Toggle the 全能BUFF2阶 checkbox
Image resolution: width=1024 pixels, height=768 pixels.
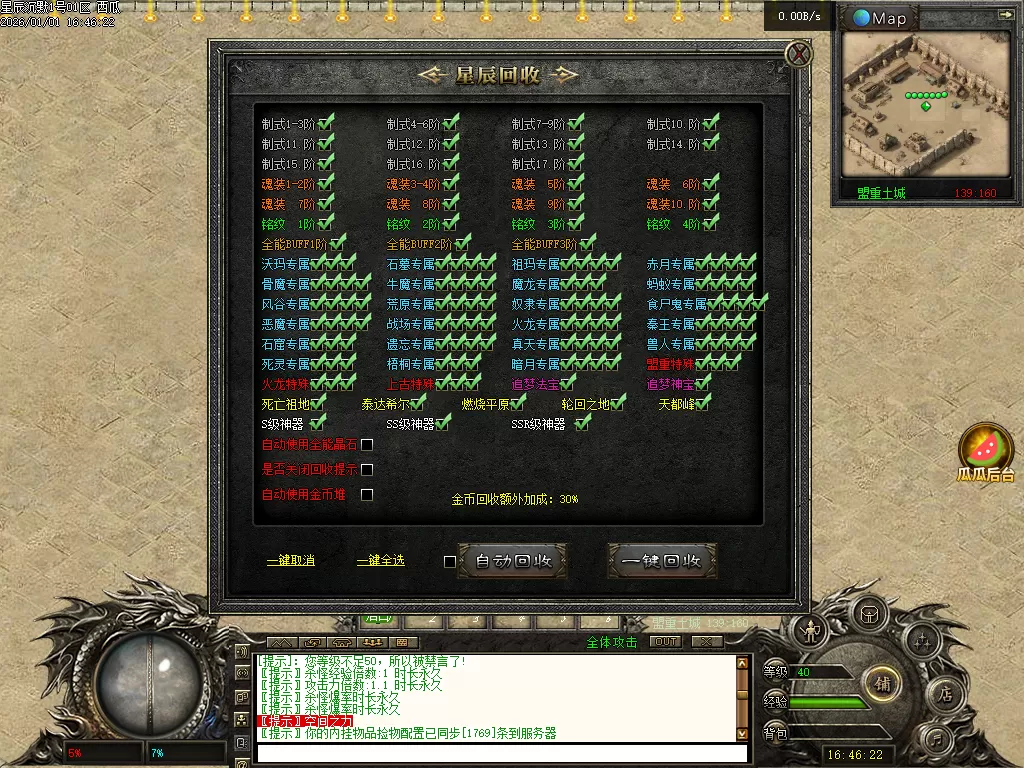click(462, 243)
